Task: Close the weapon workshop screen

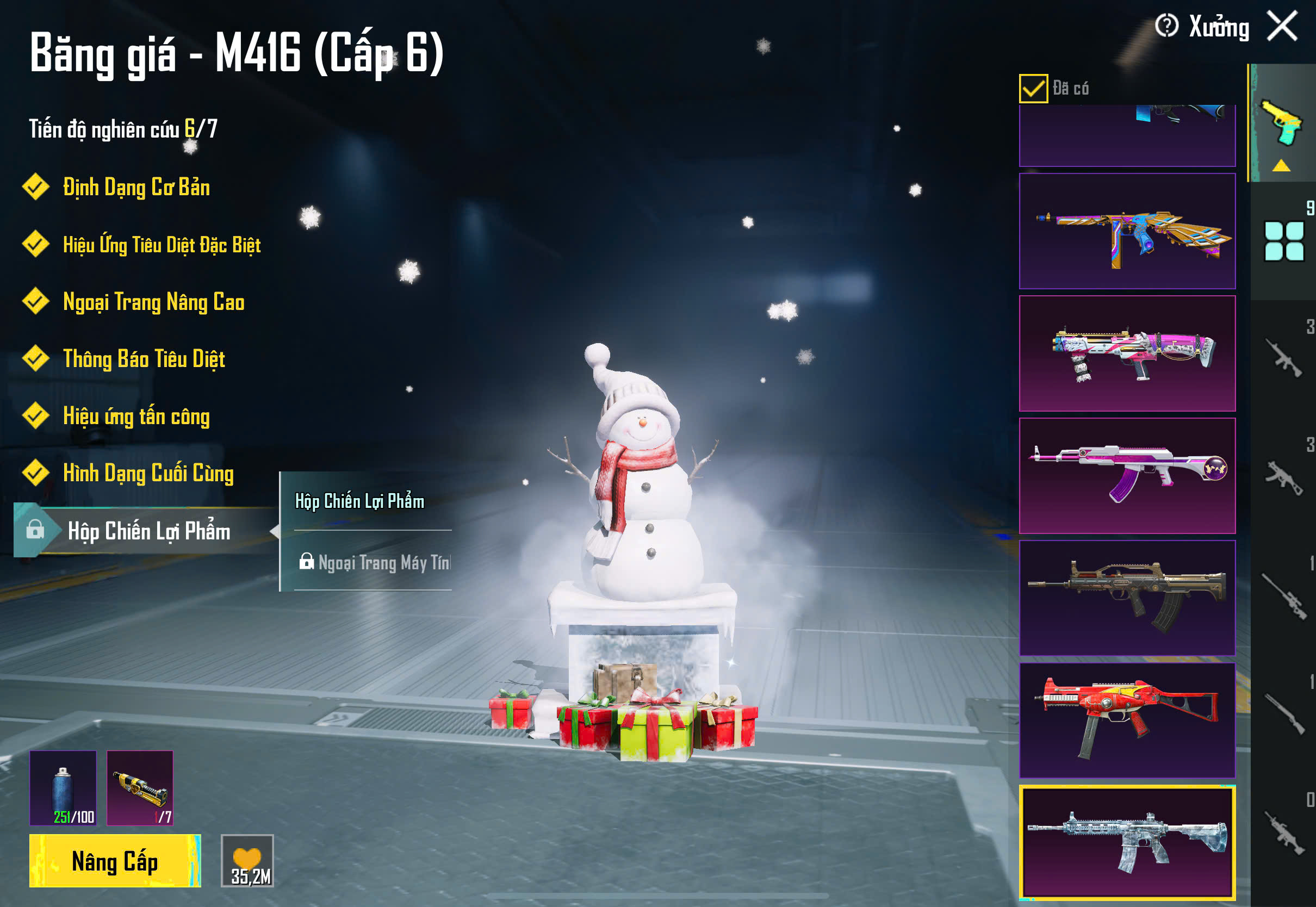Action: (x=1282, y=26)
